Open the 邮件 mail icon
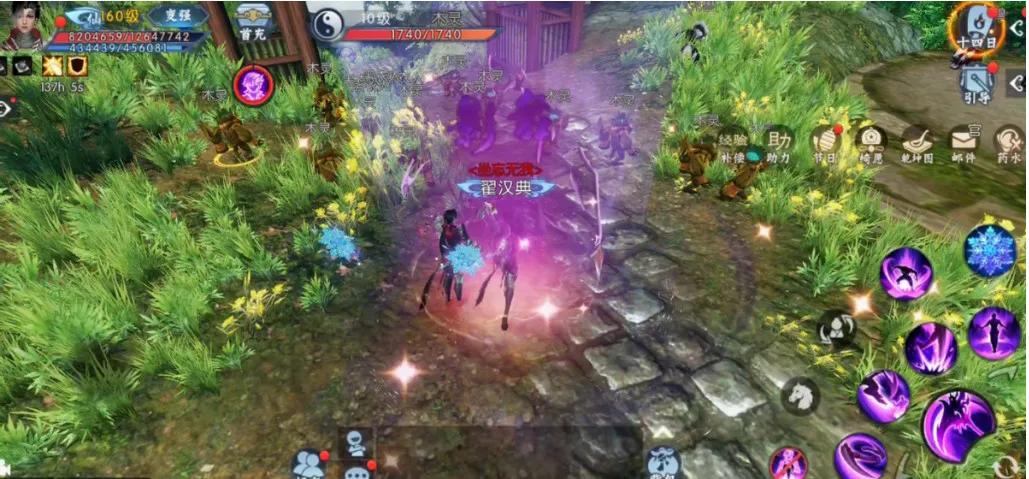This screenshot has height=479, width=1029. [963, 144]
